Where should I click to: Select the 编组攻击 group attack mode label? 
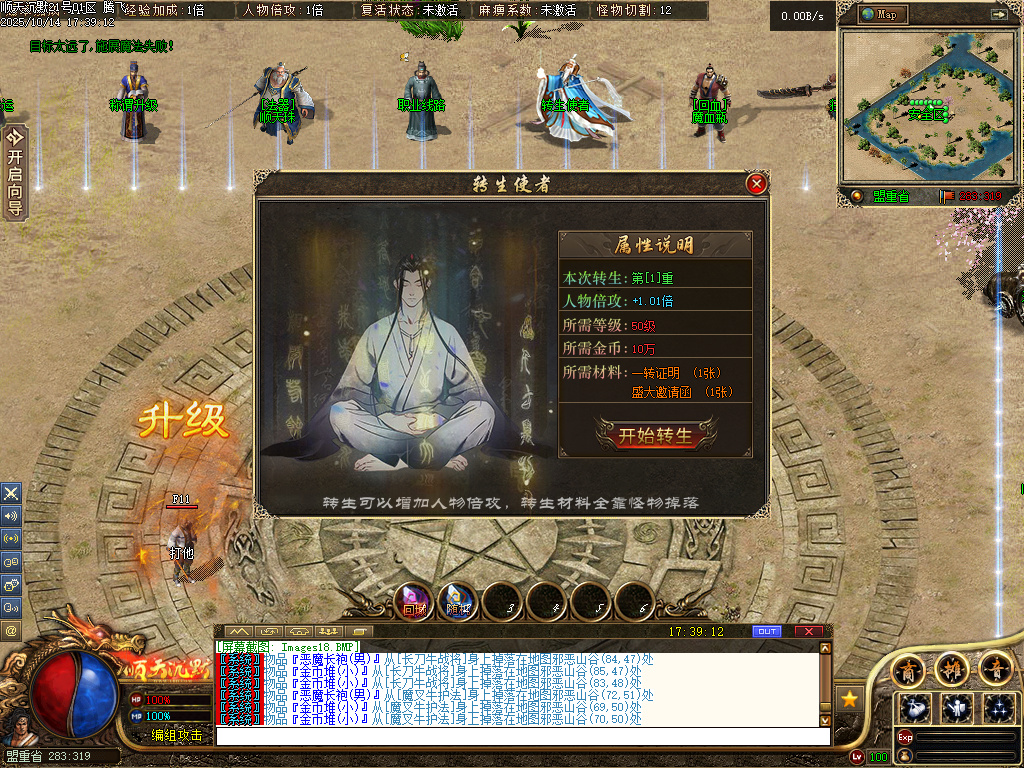177,735
